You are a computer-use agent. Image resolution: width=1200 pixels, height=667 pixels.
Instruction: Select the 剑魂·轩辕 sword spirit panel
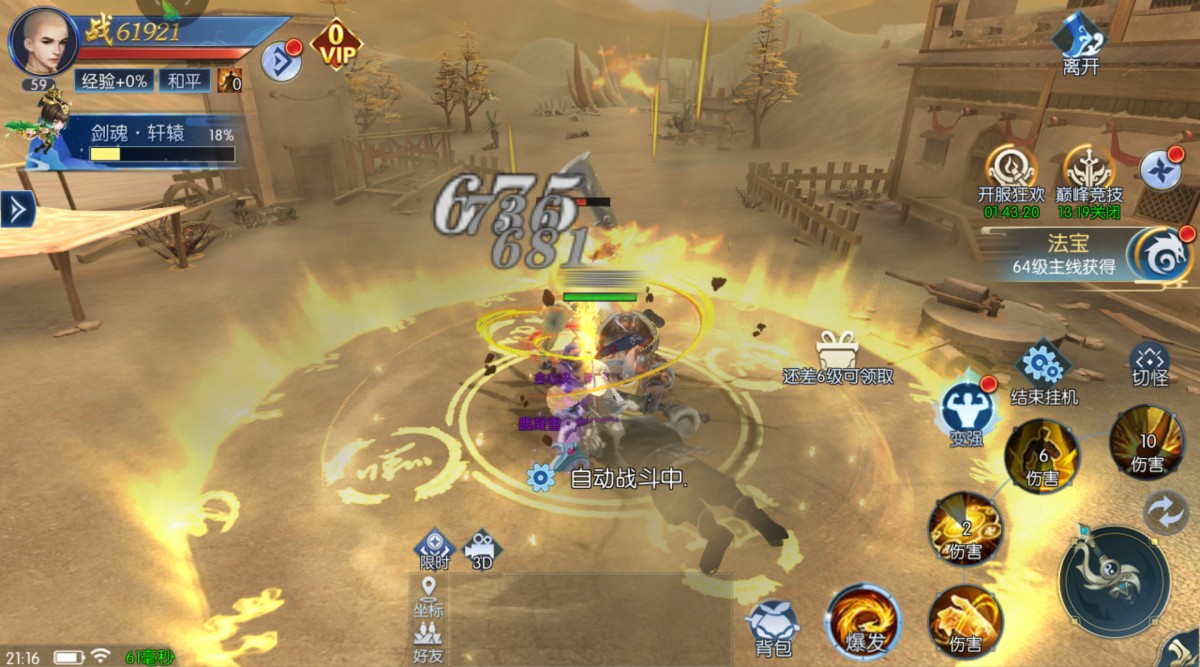point(135,141)
